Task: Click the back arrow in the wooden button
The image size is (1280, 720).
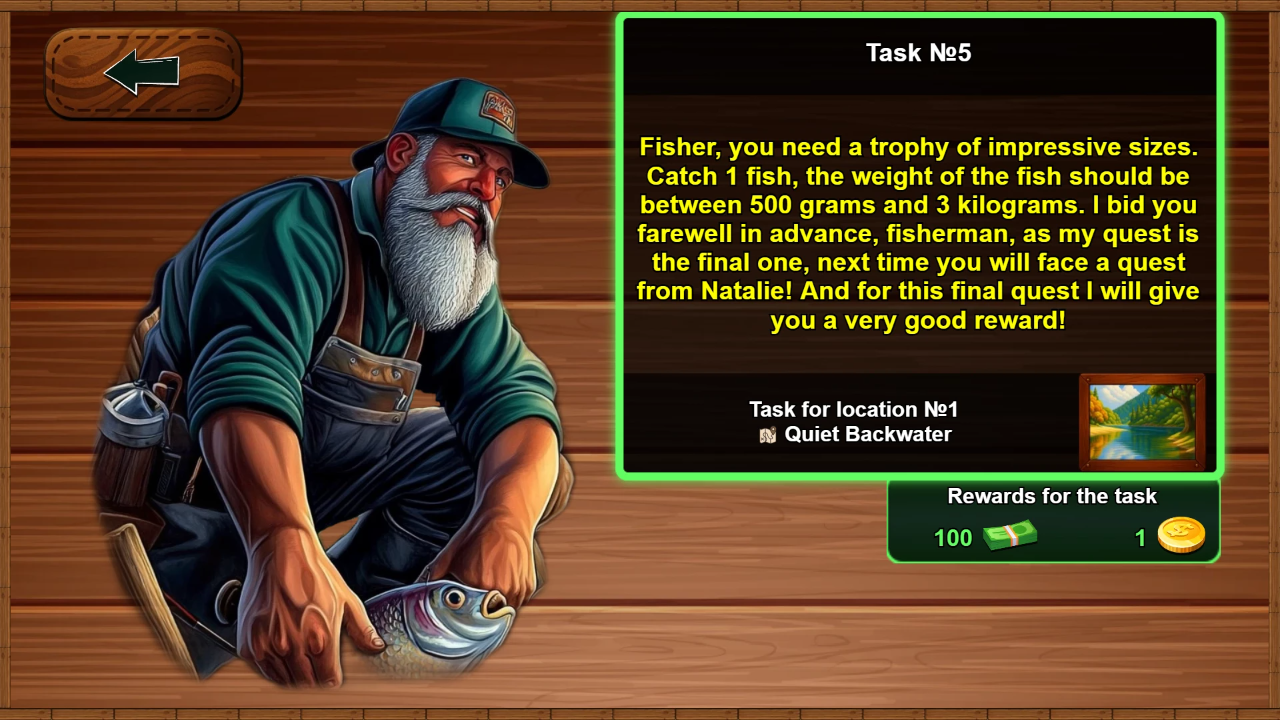Action: [142, 74]
